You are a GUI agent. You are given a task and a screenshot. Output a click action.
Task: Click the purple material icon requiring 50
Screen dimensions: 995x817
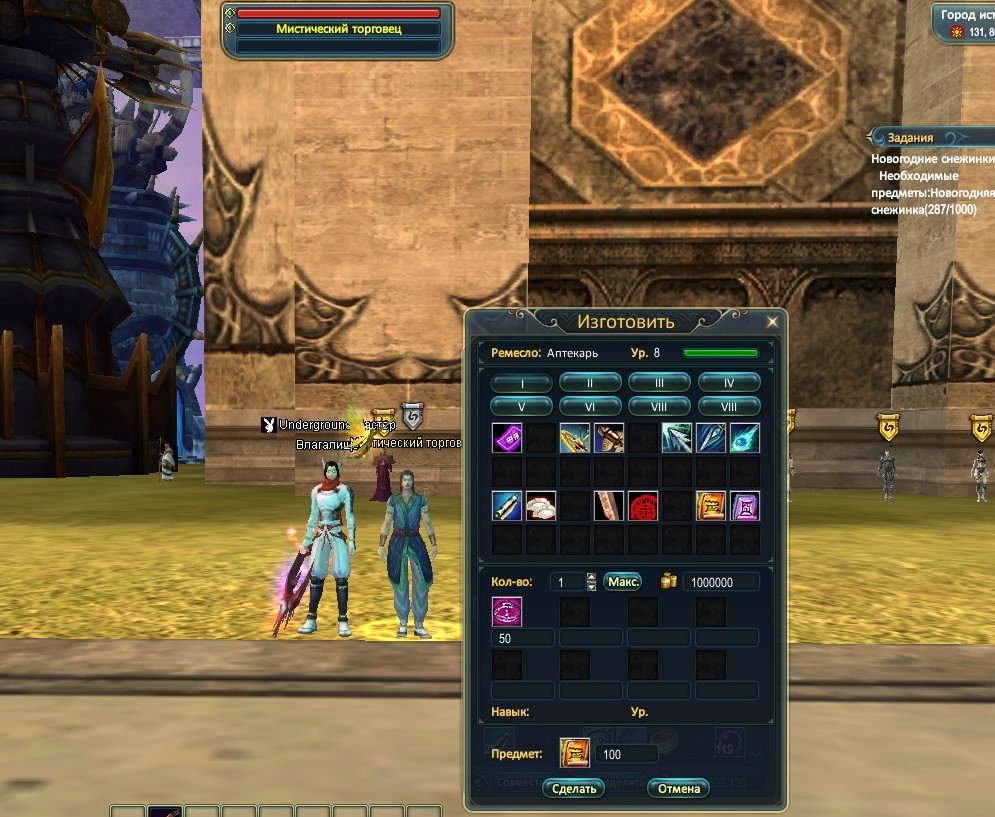click(508, 612)
